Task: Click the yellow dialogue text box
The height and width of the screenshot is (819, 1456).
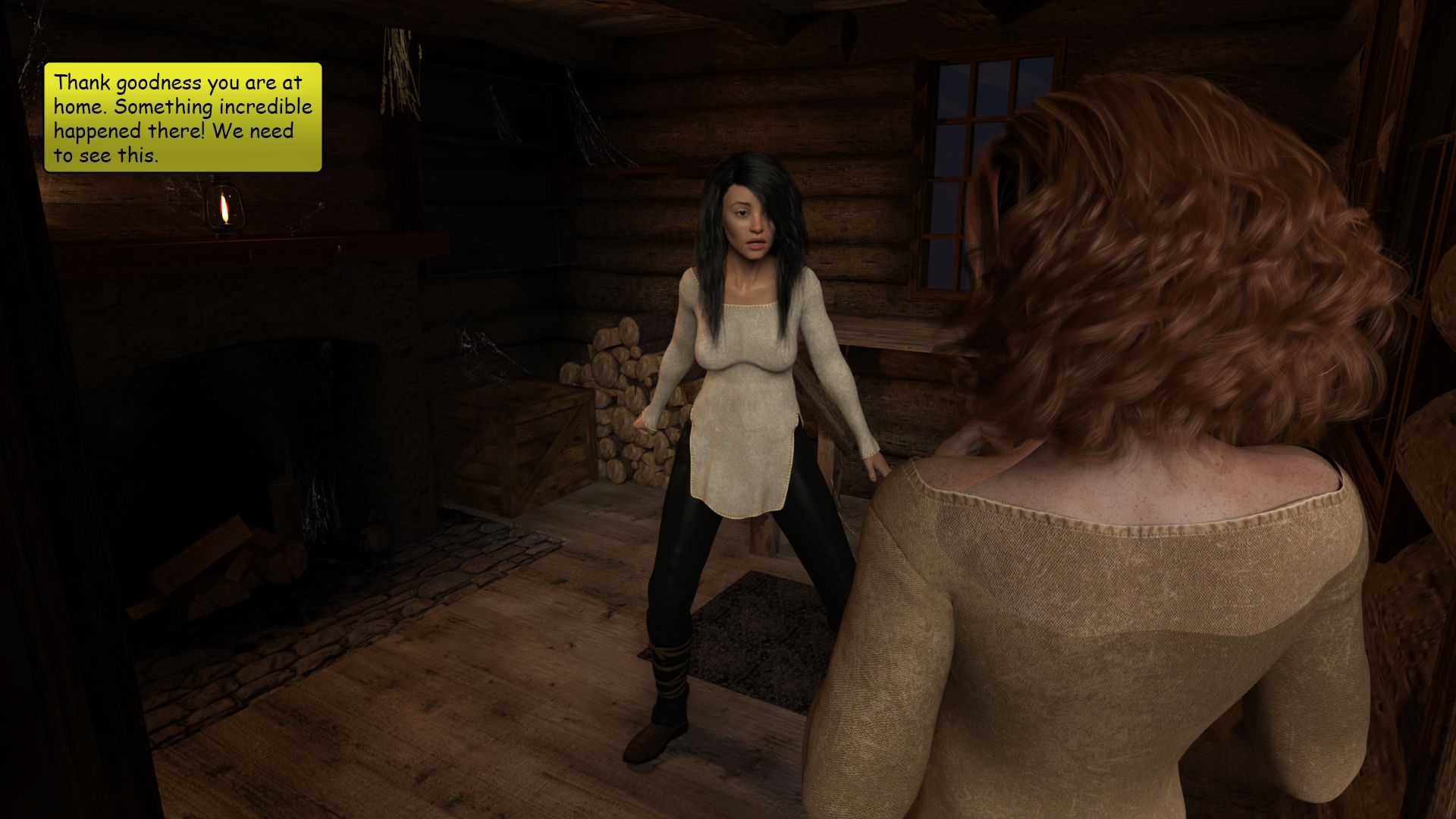Action: 183,118
